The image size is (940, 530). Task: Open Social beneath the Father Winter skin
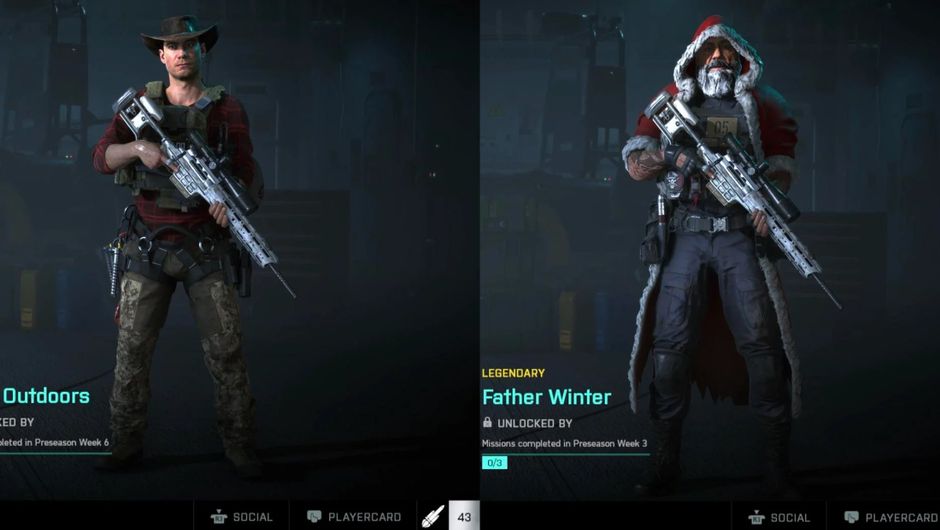click(778, 517)
